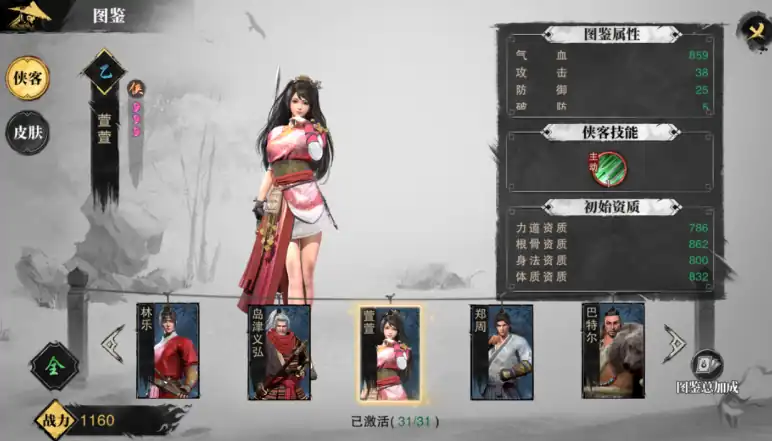772x441 pixels.
Task: Open the 皮肤 skins tab
Action: pos(27,131)
